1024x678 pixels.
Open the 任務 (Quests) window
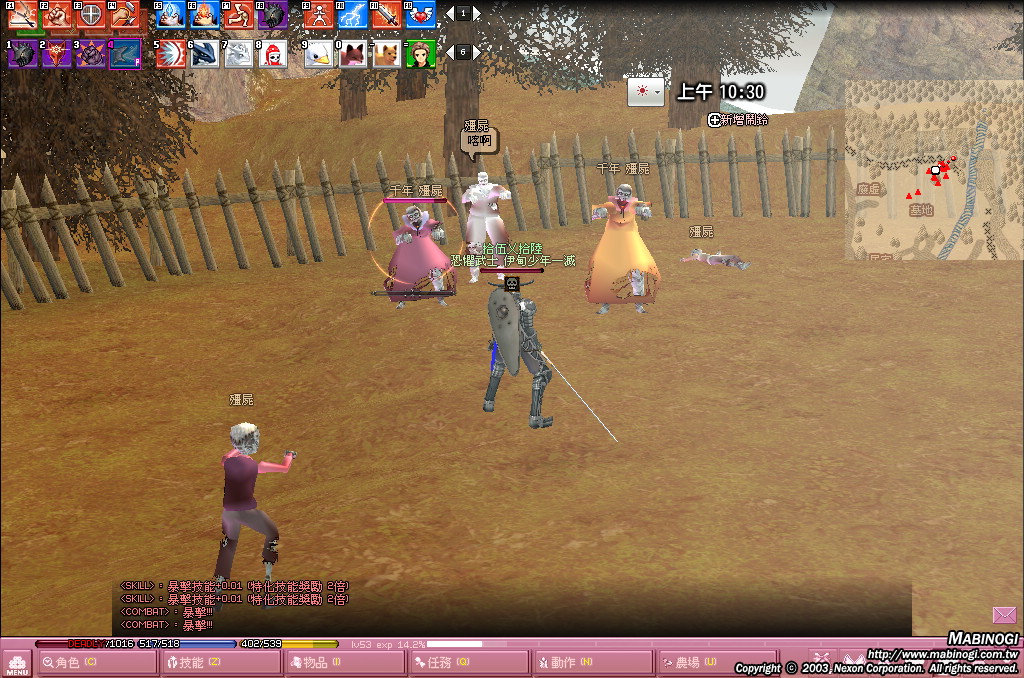pyautogui.click(x=468, y=662)
